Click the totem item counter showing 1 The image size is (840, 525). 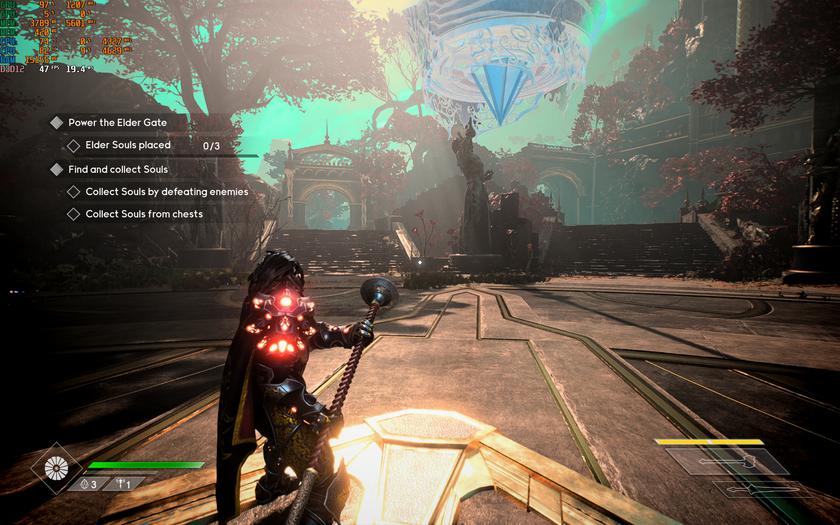tap(122, 483)
